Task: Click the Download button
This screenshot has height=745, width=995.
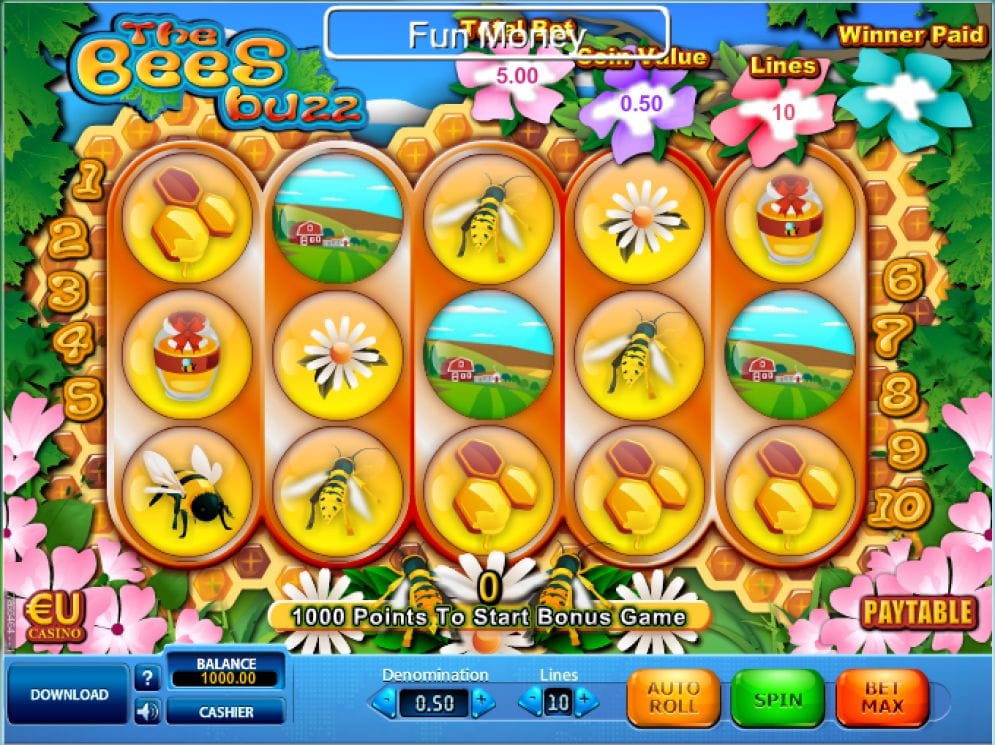Action: coord(68,694)
